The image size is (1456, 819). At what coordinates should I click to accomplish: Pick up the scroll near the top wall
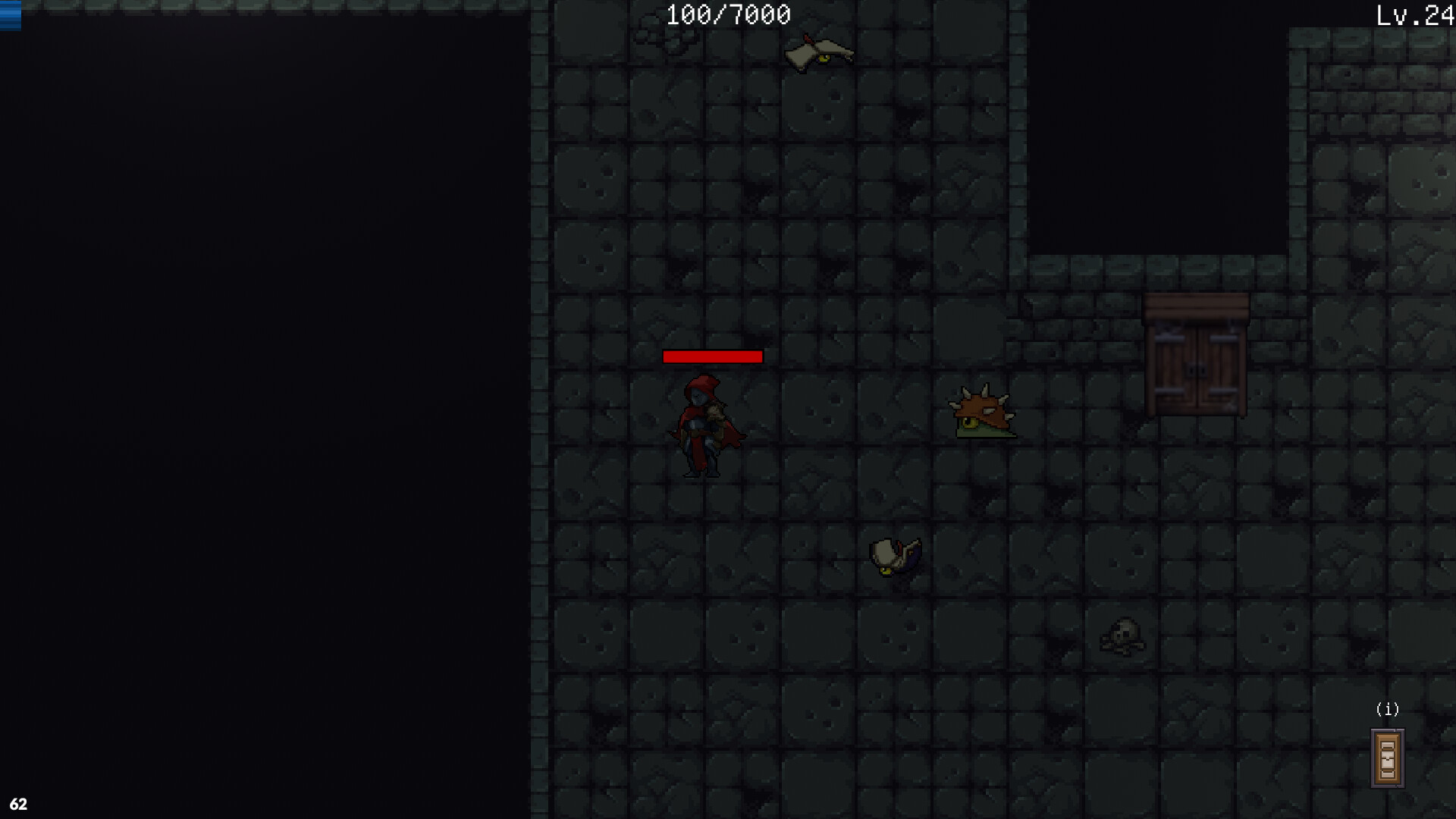pos(817,52)
